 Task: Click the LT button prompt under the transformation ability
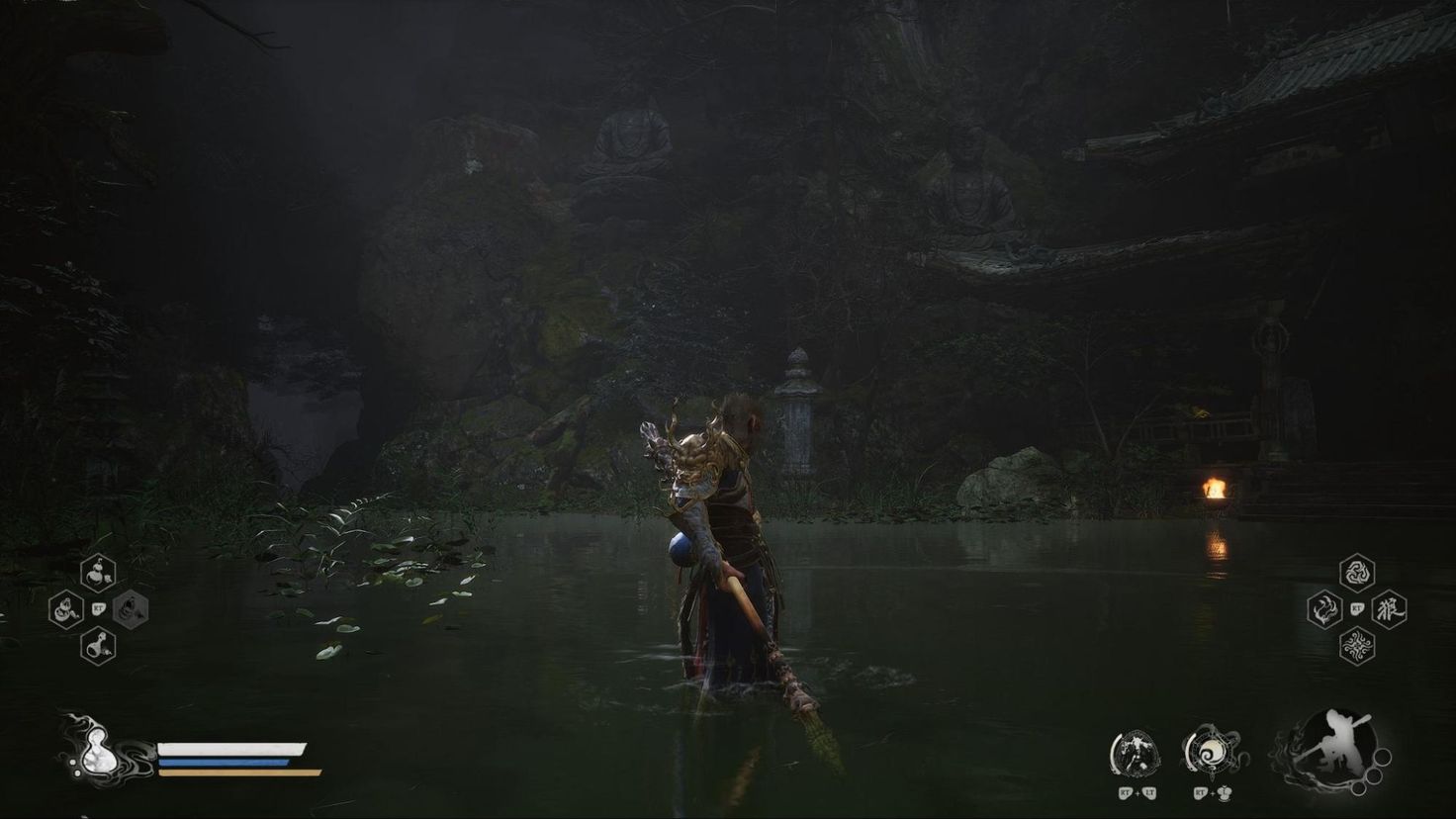pyautogui.click(x=1149, y=791)
